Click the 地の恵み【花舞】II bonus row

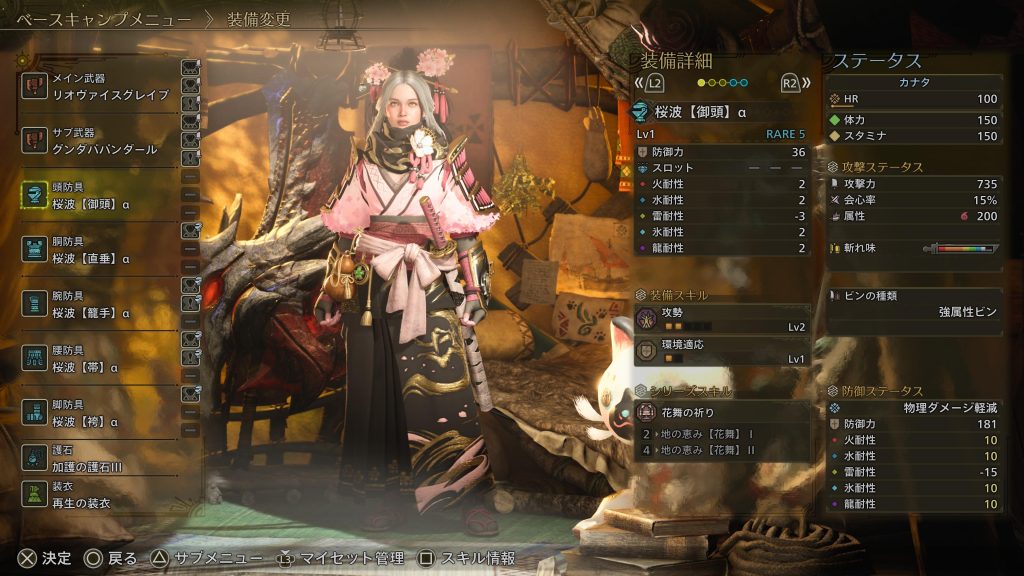(722, 450)
